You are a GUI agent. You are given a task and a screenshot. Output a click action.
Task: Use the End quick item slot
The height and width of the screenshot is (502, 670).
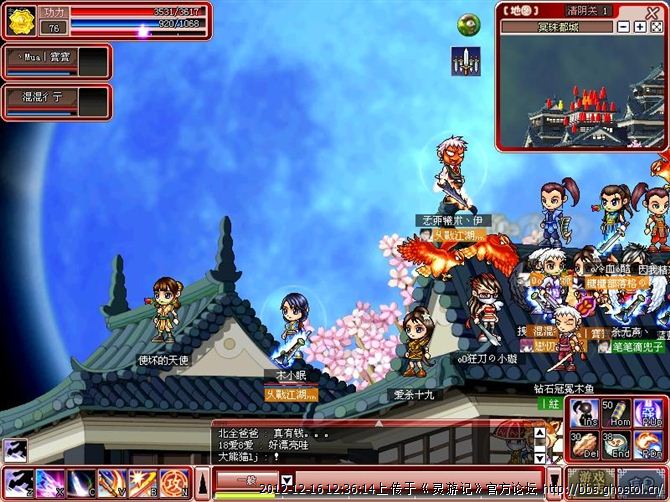(616, 444)
